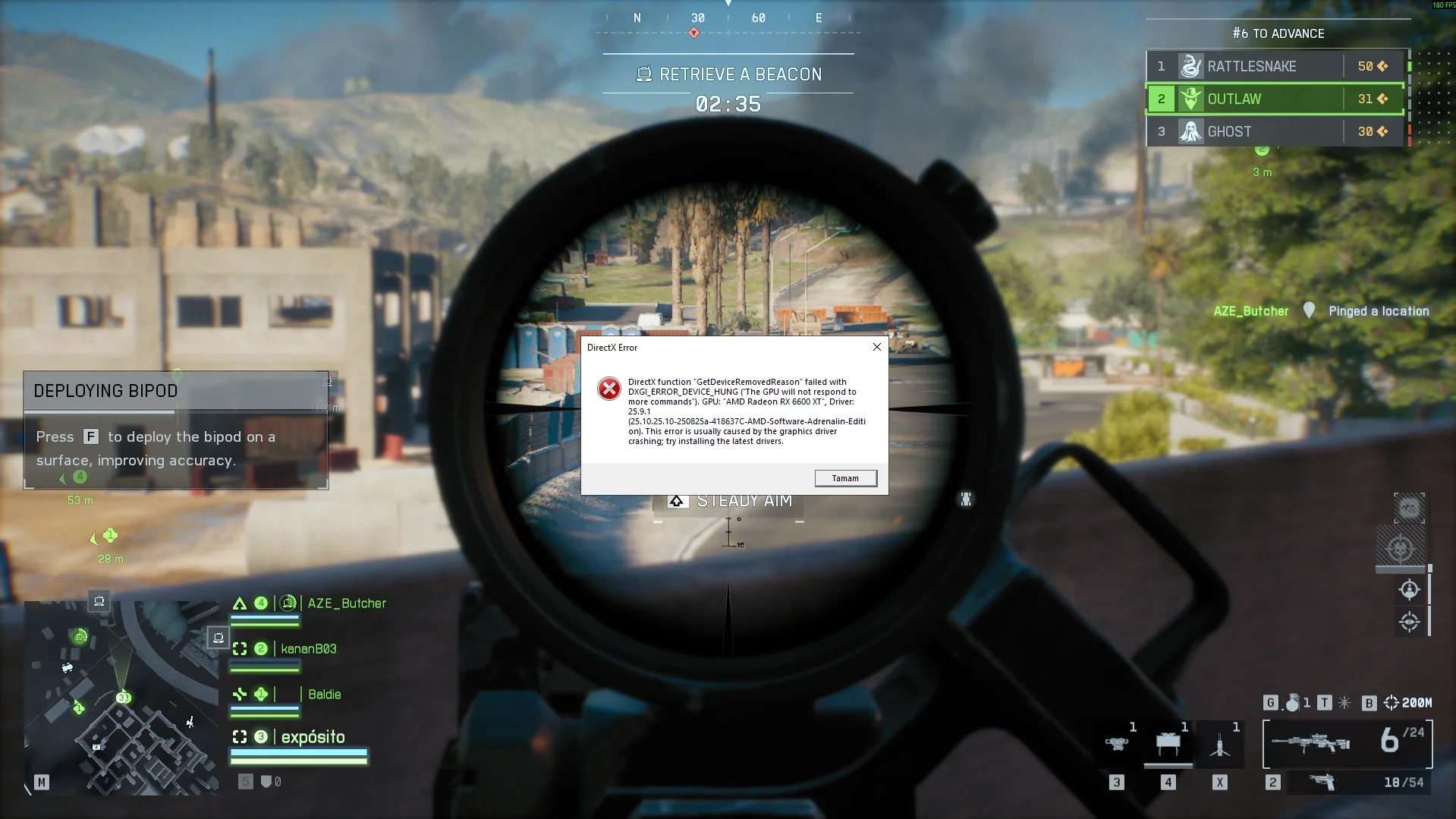Open the minimap

tap(121, 698)
